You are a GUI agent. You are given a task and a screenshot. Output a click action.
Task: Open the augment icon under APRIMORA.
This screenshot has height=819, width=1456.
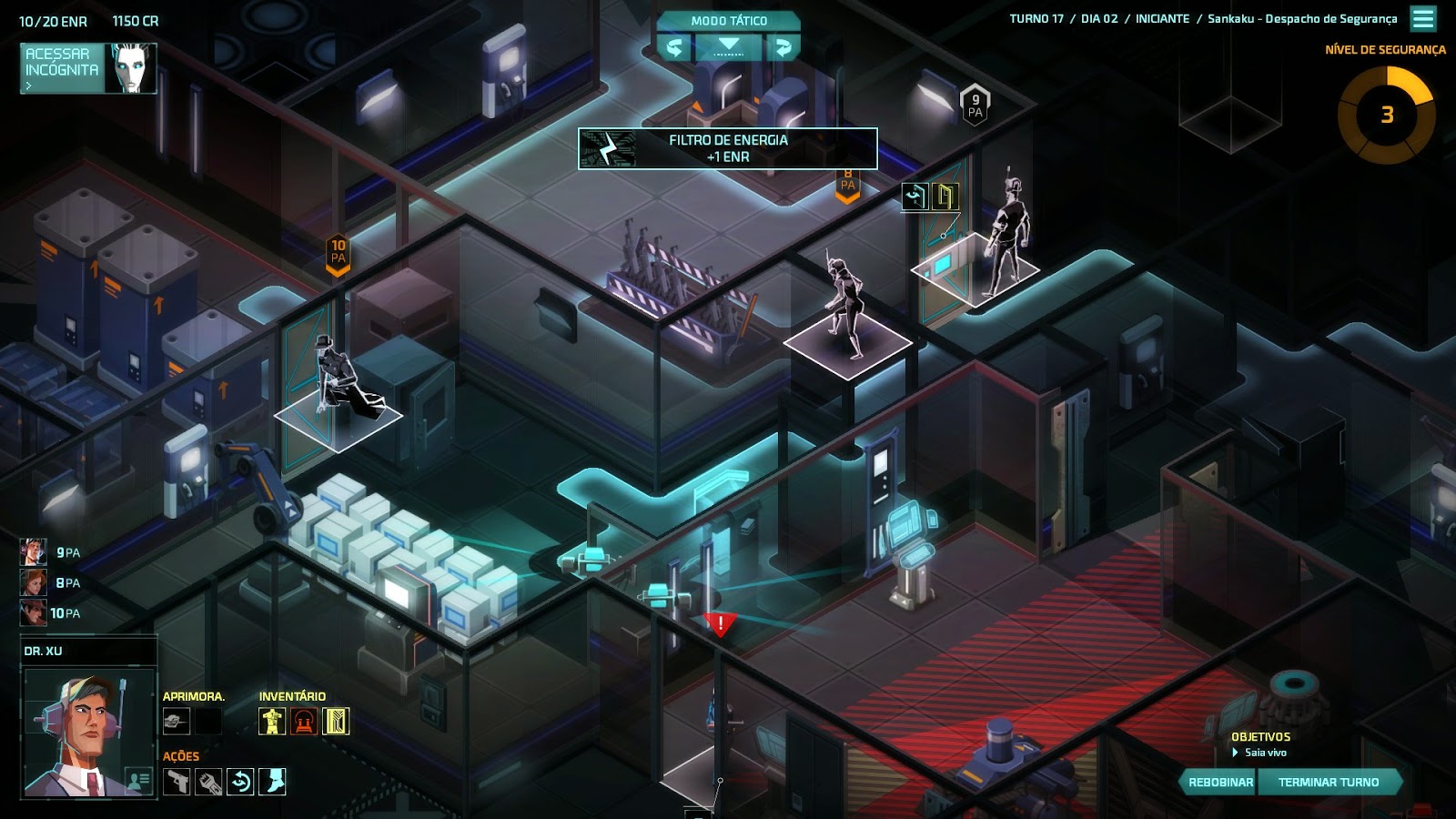click(x=177, y=721)
